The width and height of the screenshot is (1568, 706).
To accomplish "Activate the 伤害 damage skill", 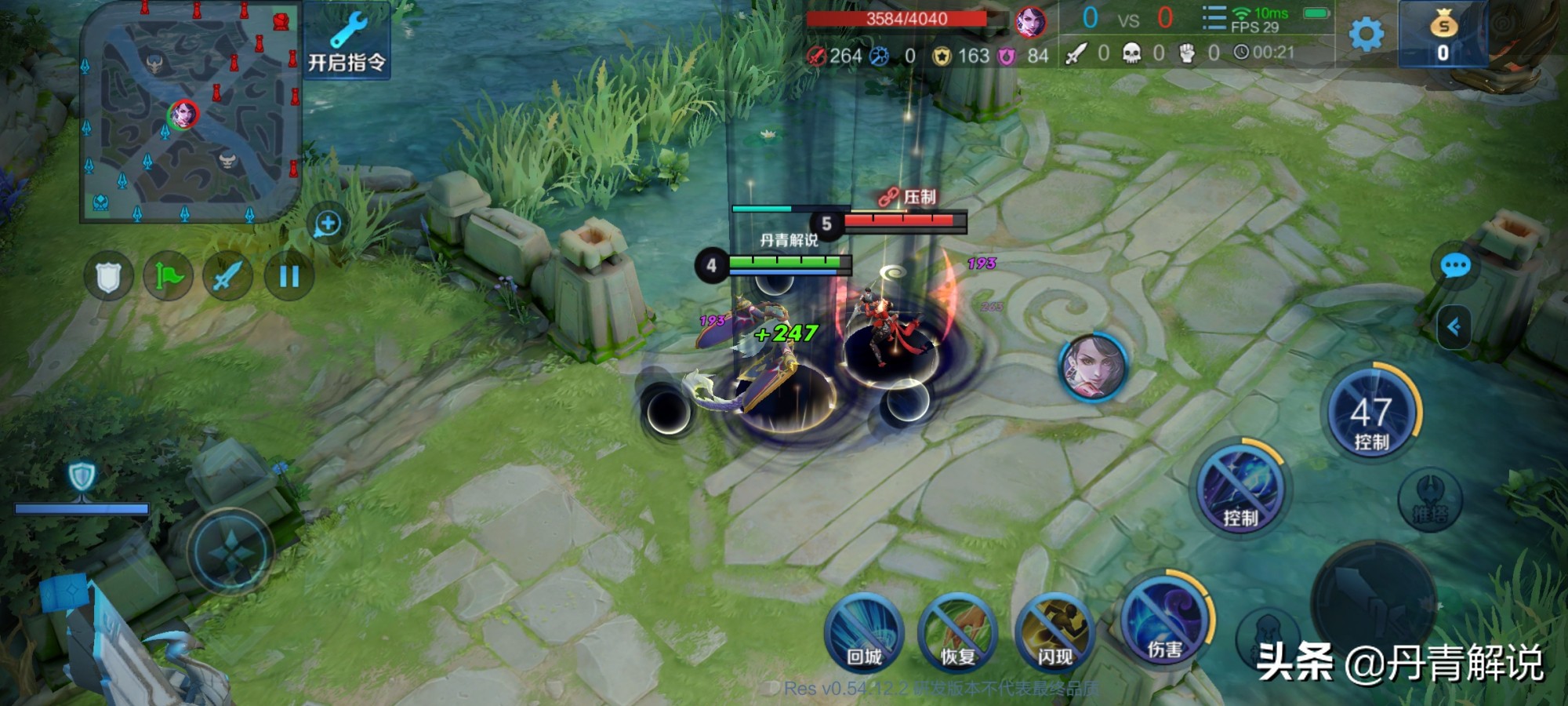I will pyautogui.click(x=1164, y=621).
